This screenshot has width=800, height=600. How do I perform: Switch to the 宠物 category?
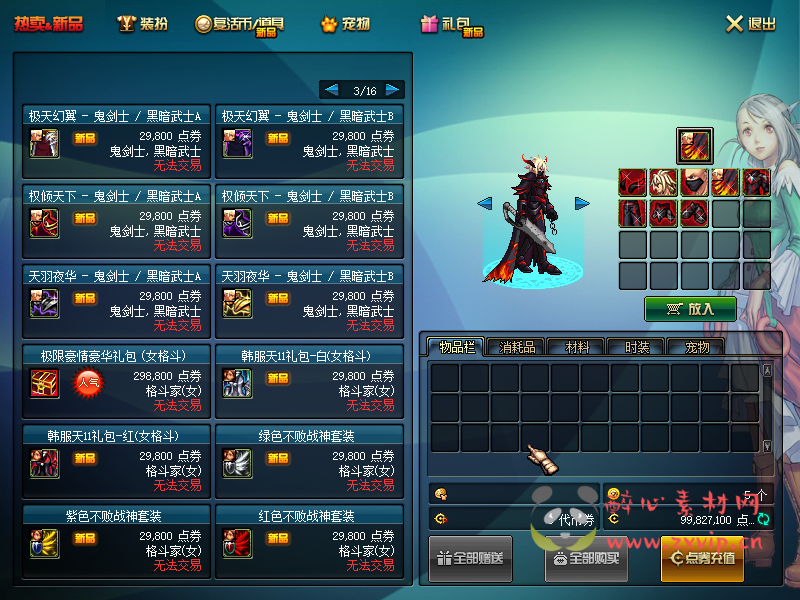tap(345, 24)
